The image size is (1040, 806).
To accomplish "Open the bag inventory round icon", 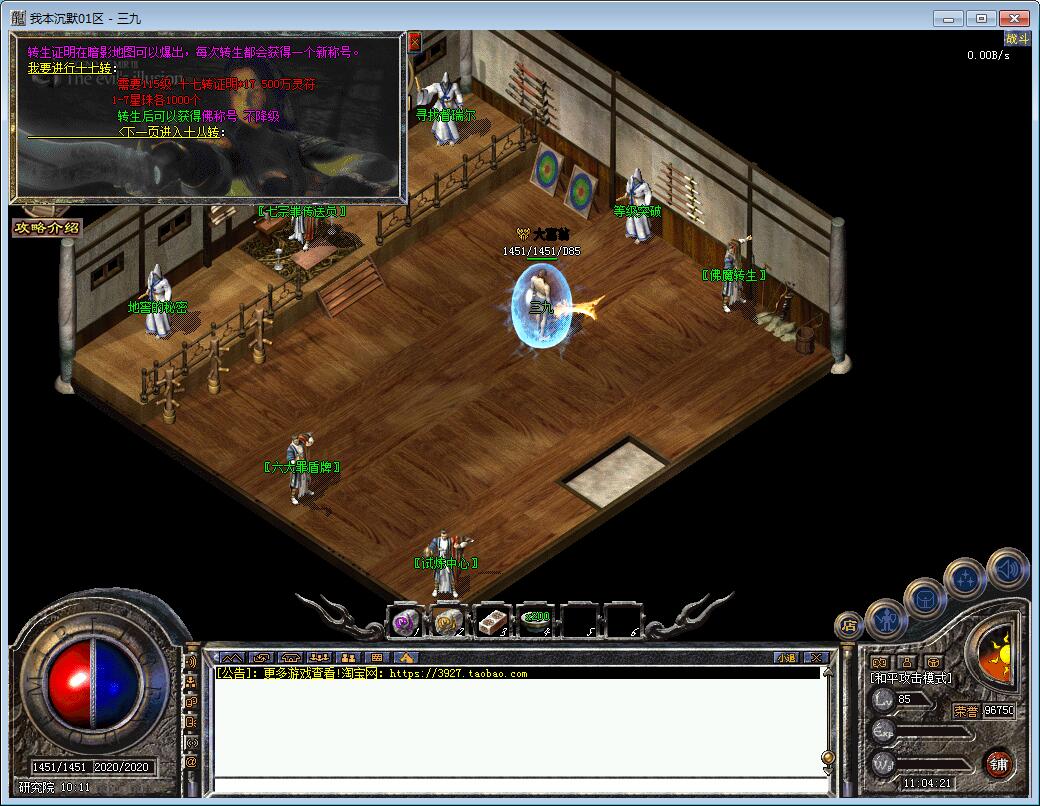I will click(x=925, y=598).
